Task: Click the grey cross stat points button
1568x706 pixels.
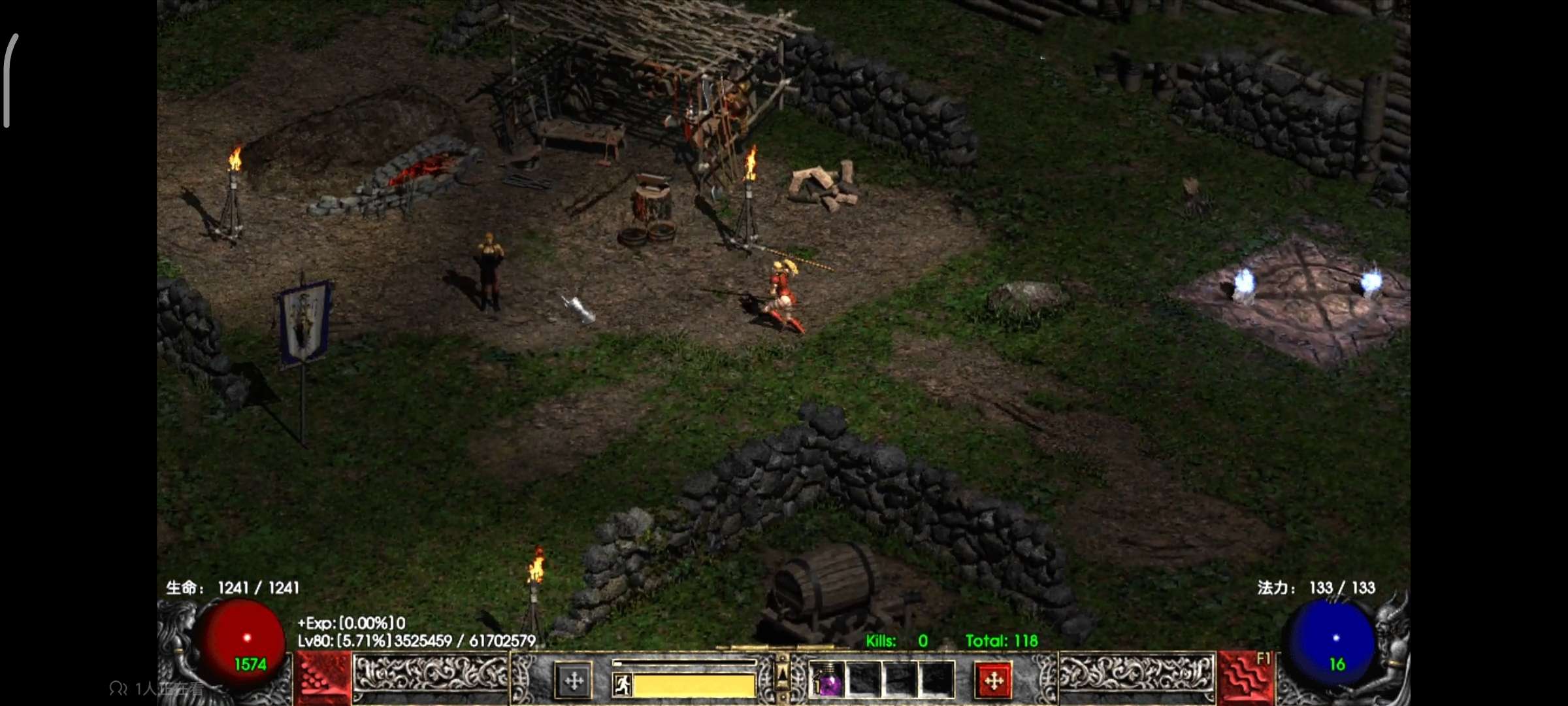Action: [x=574, y=681]
